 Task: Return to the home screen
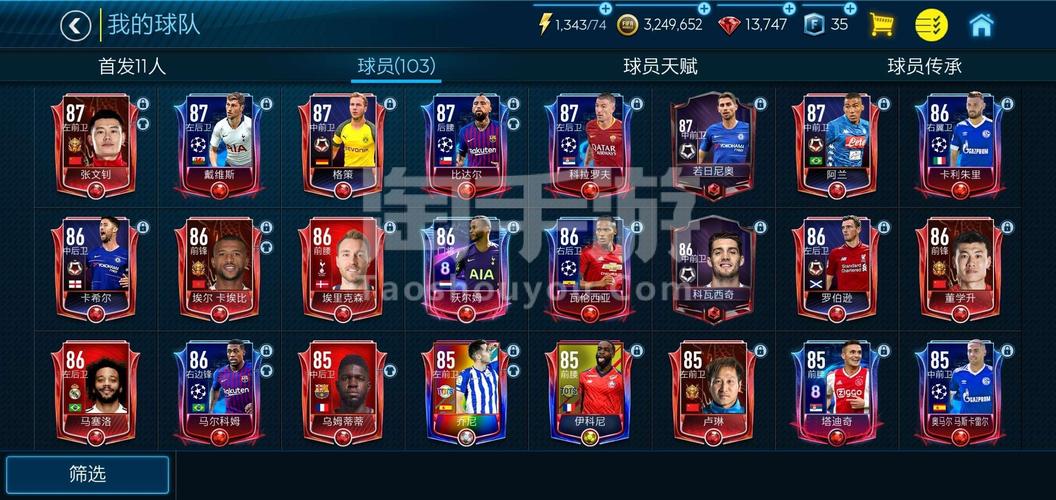coord(982,25)
